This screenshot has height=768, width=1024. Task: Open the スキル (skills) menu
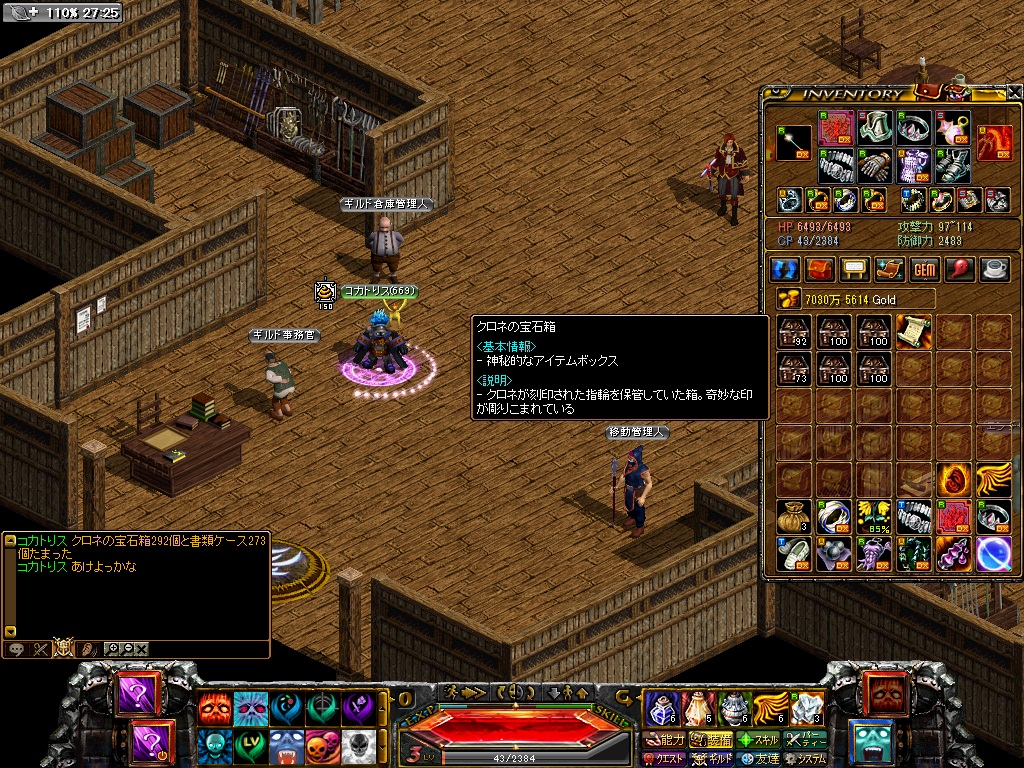tap(758, 741)
